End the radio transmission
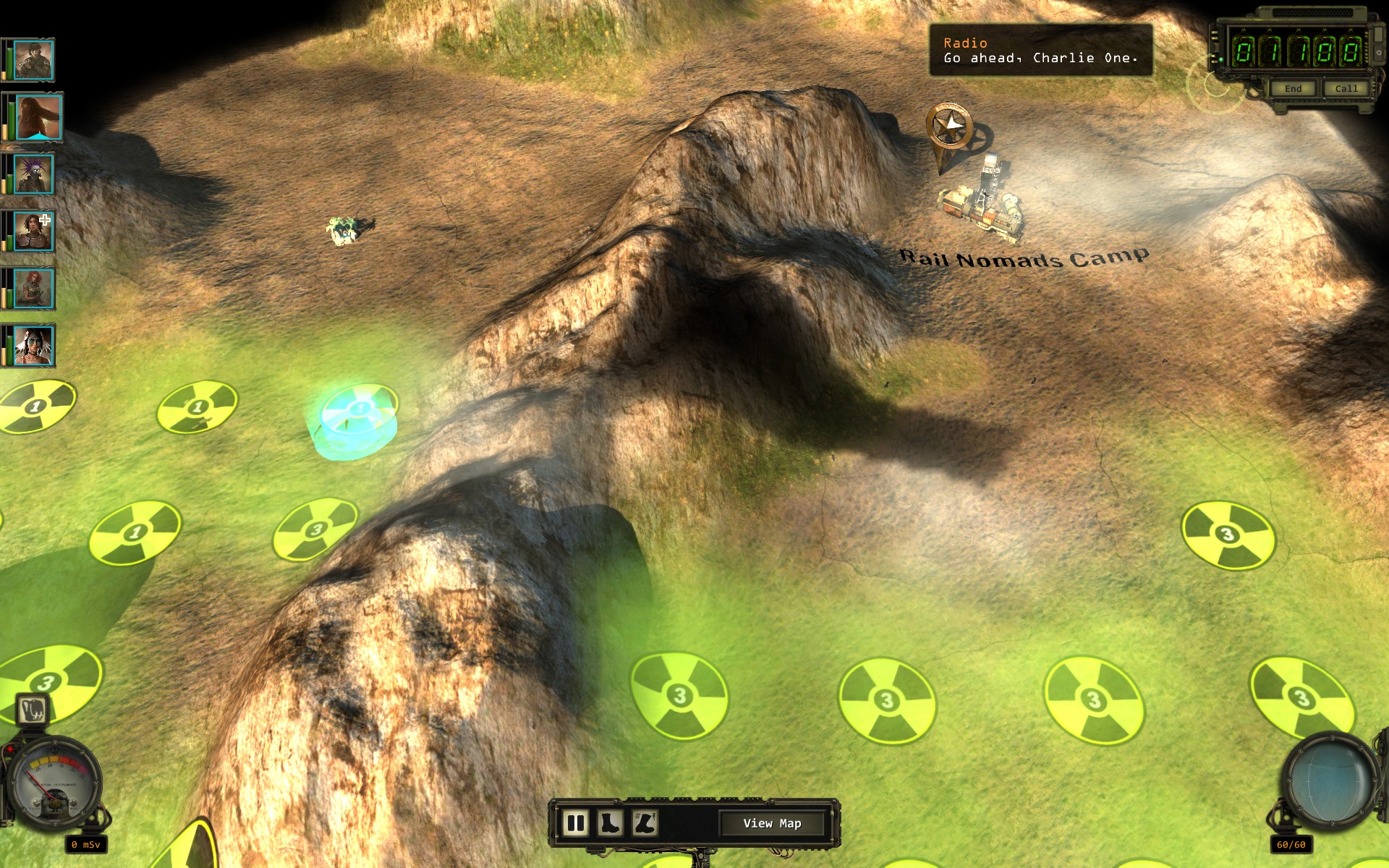 click(1293, 88)
